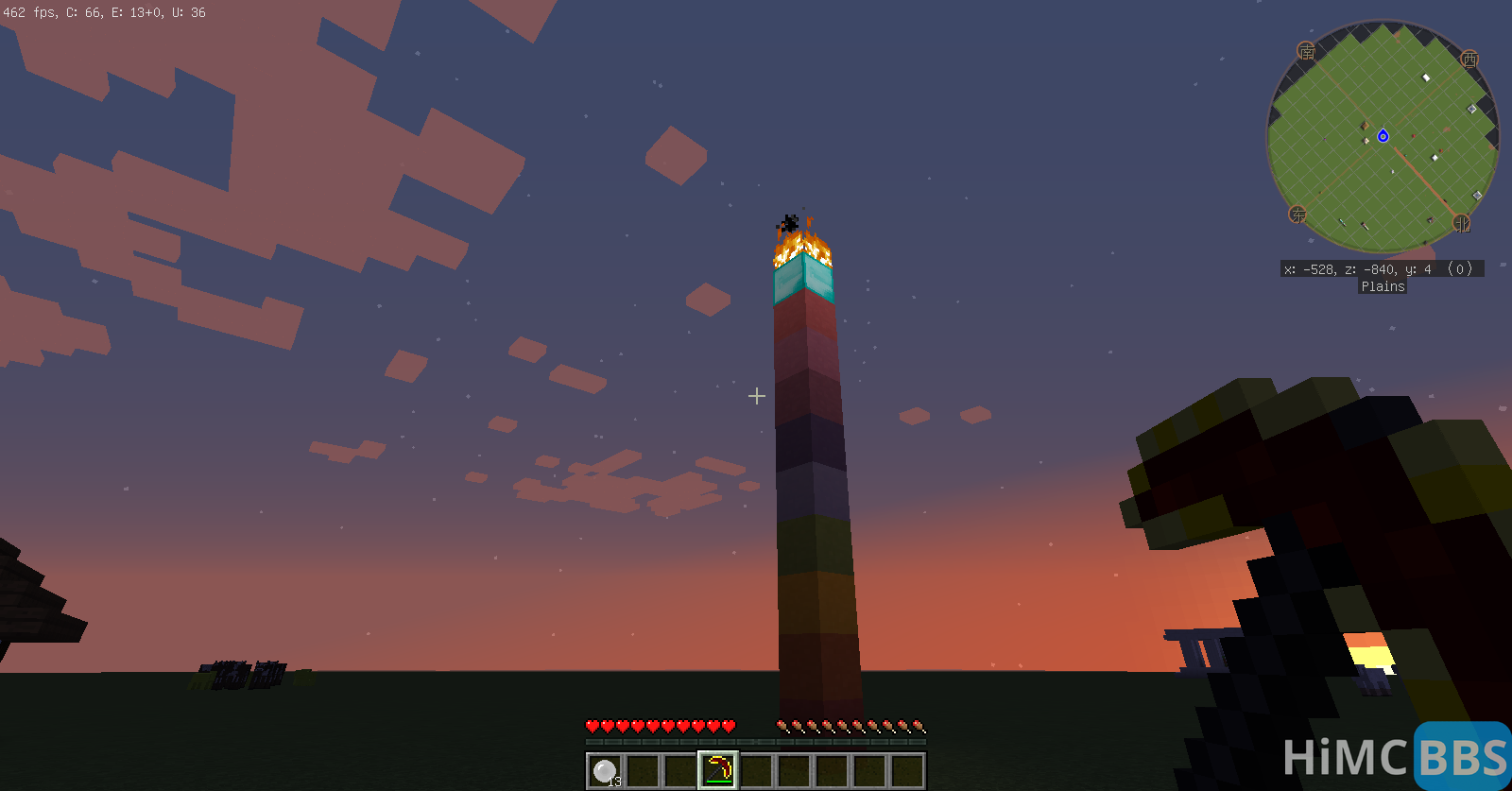Screen dimensions: 1512x791
Task: Click the experience bar above the hotbar
Action: (x=756, y=742)
